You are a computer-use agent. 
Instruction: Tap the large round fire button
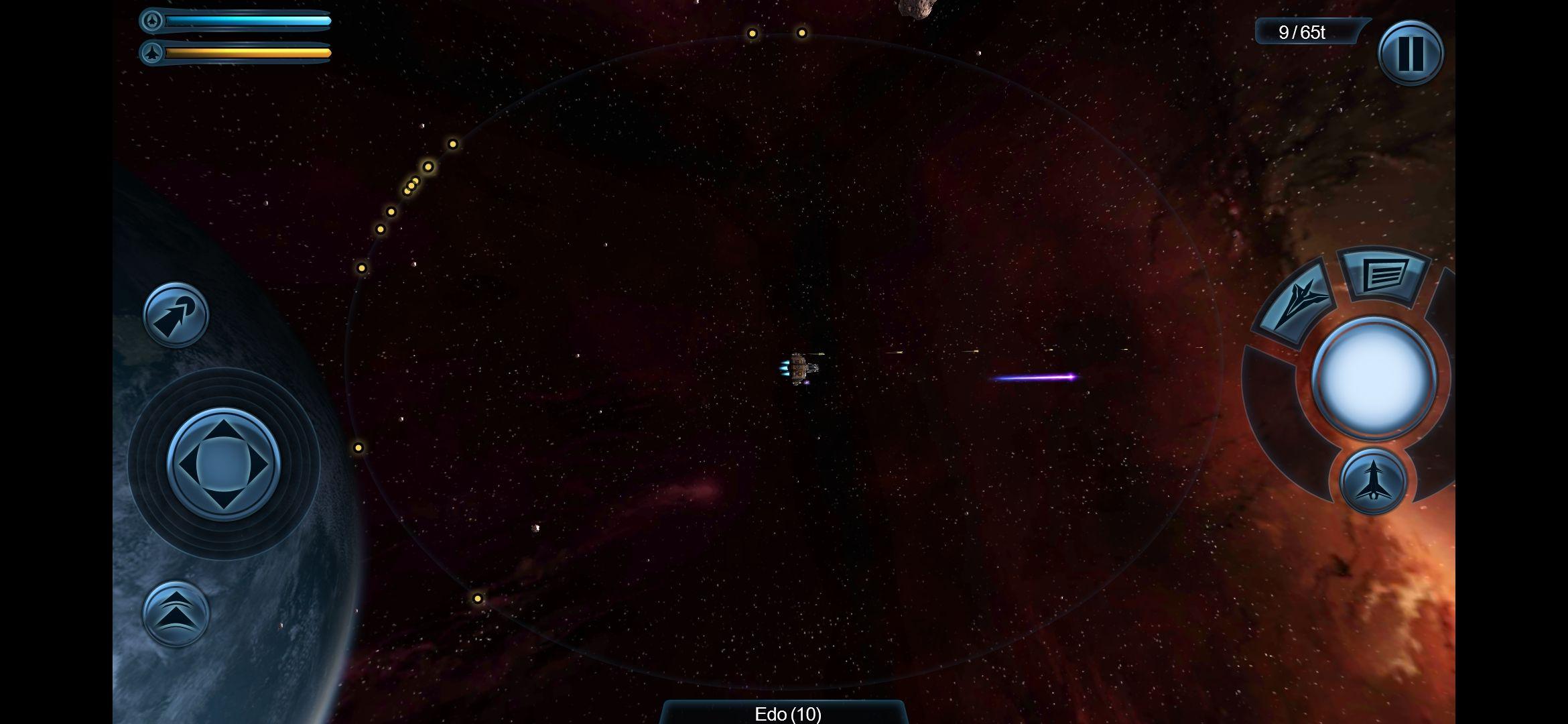point(1373,377)
